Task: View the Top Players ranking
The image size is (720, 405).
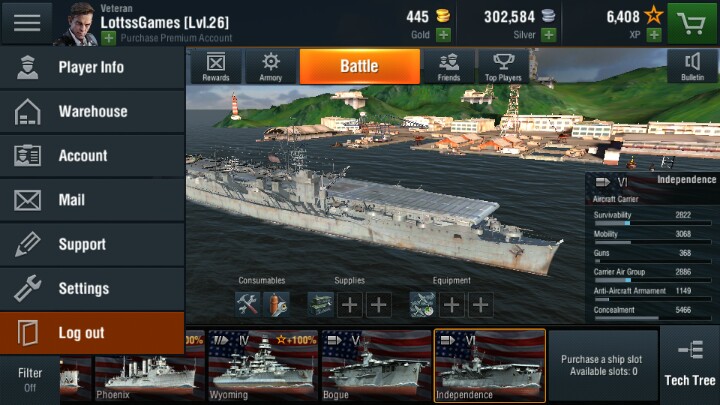Action: [504, 66]
